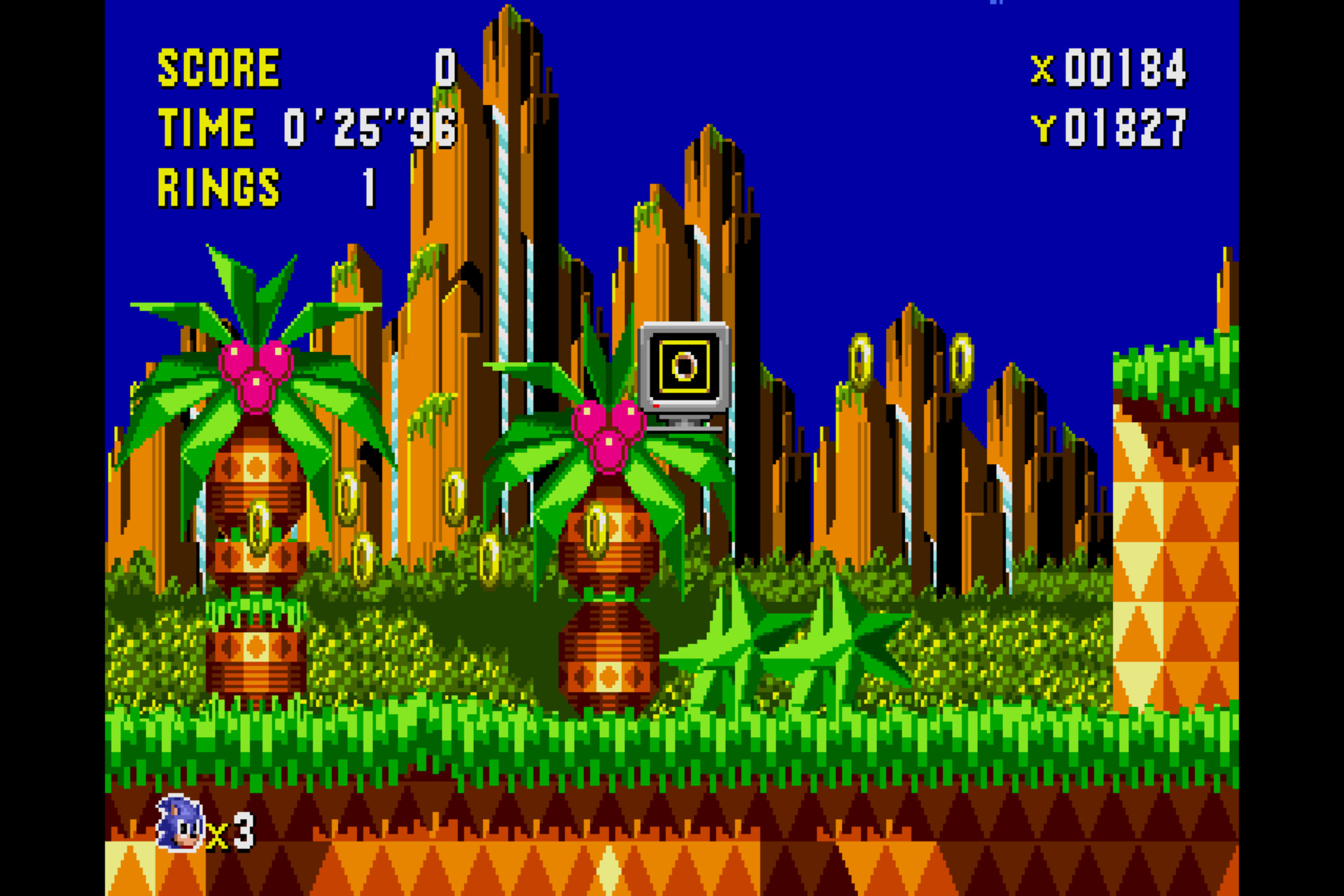Click the score value of zero
The width and height of the screenshot is (1344, 896).
pos(442,66)
